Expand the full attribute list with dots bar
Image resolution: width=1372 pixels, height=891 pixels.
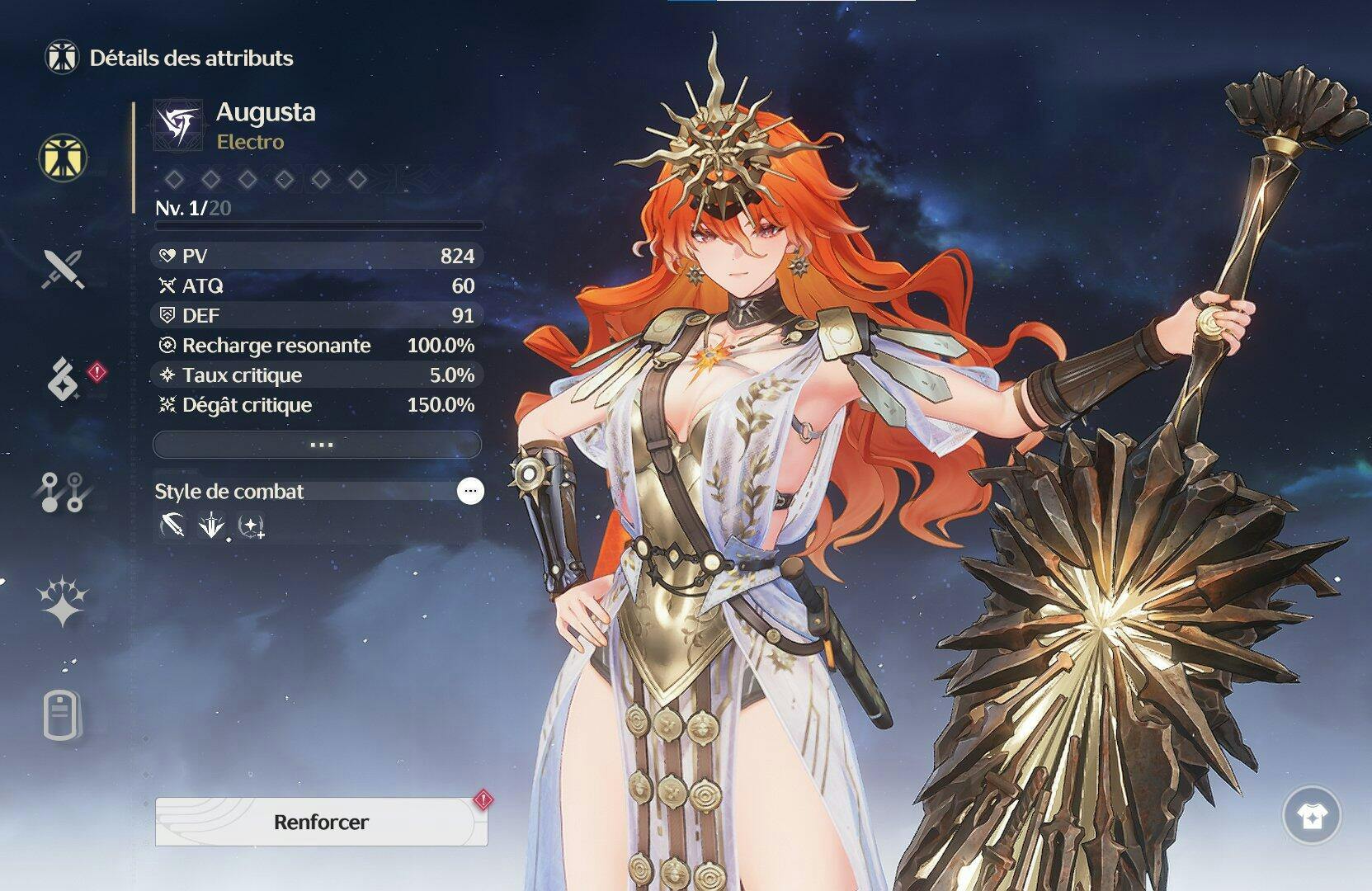point(318,445)
